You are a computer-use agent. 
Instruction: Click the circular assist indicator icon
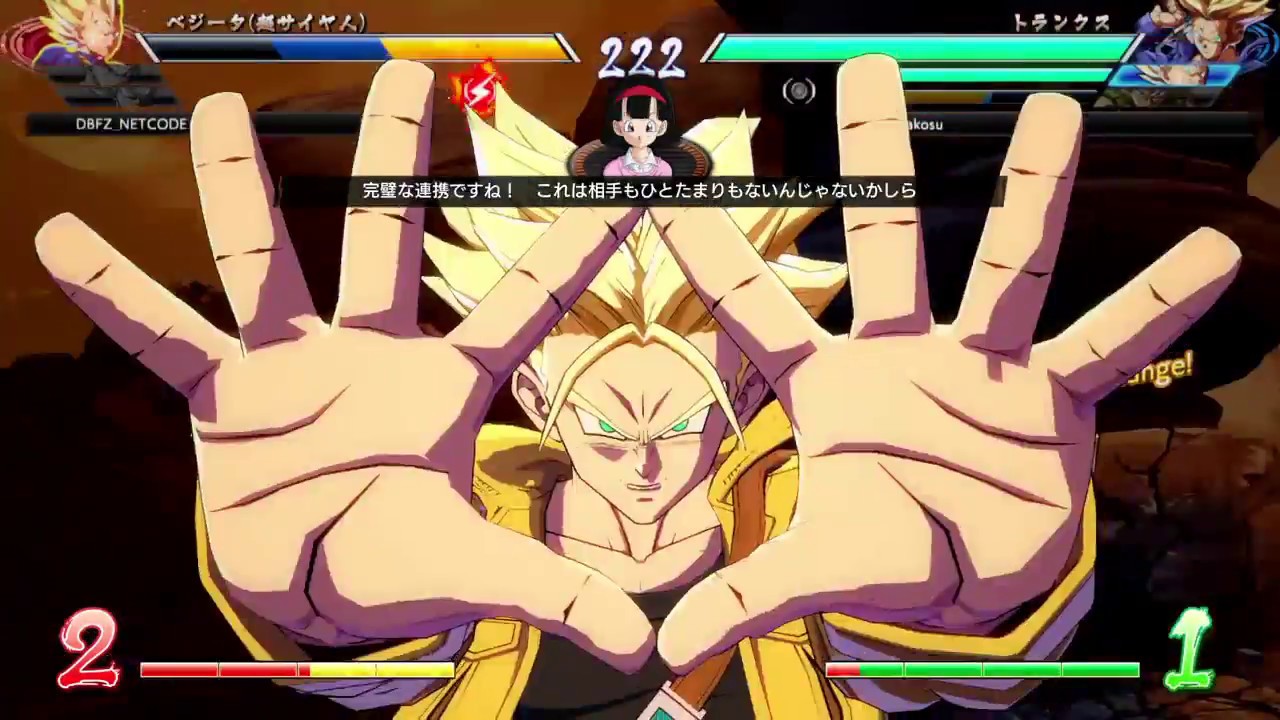coord(799,91)
